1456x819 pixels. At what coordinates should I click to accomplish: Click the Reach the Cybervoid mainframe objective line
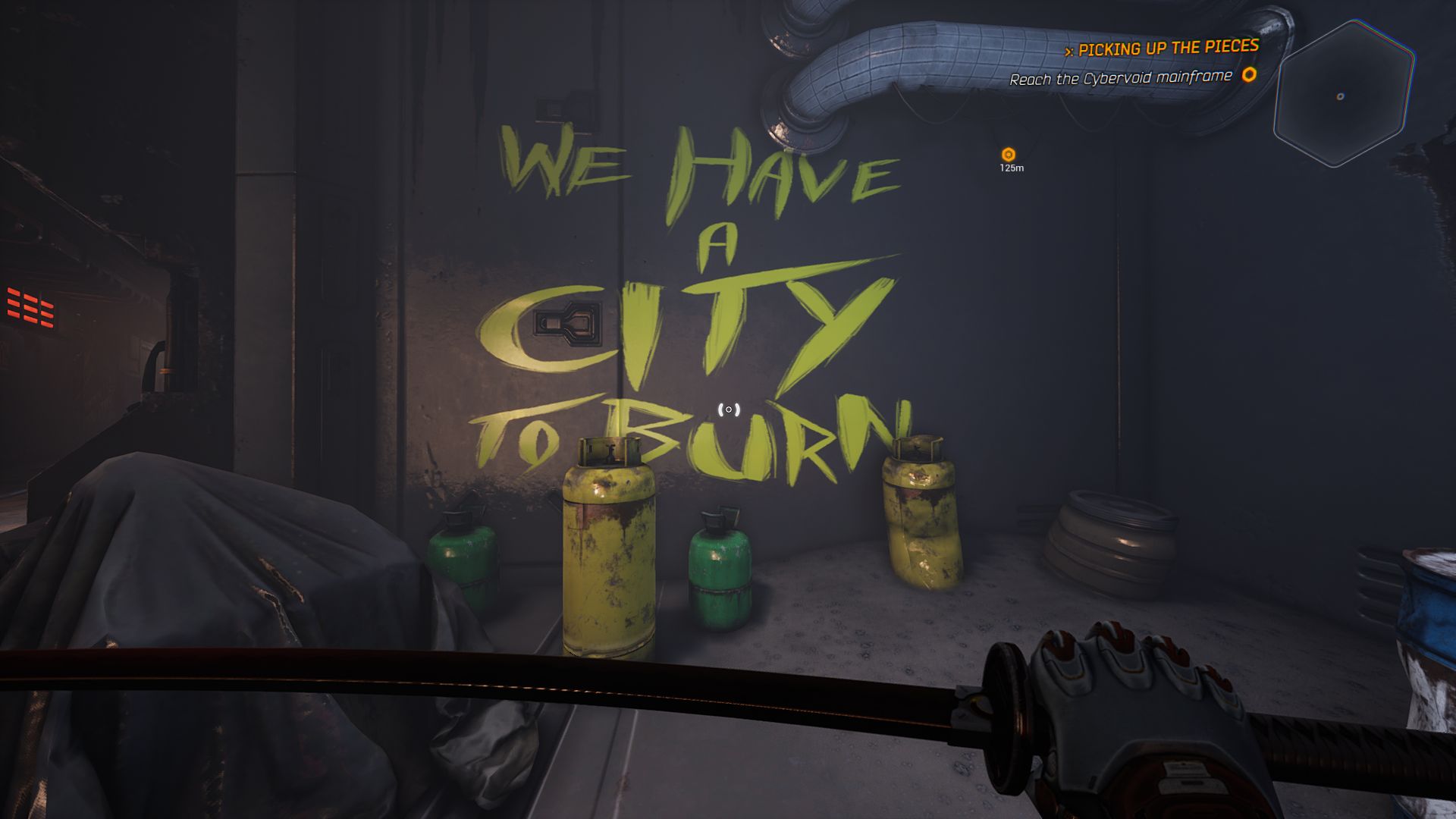(1121, 77)
